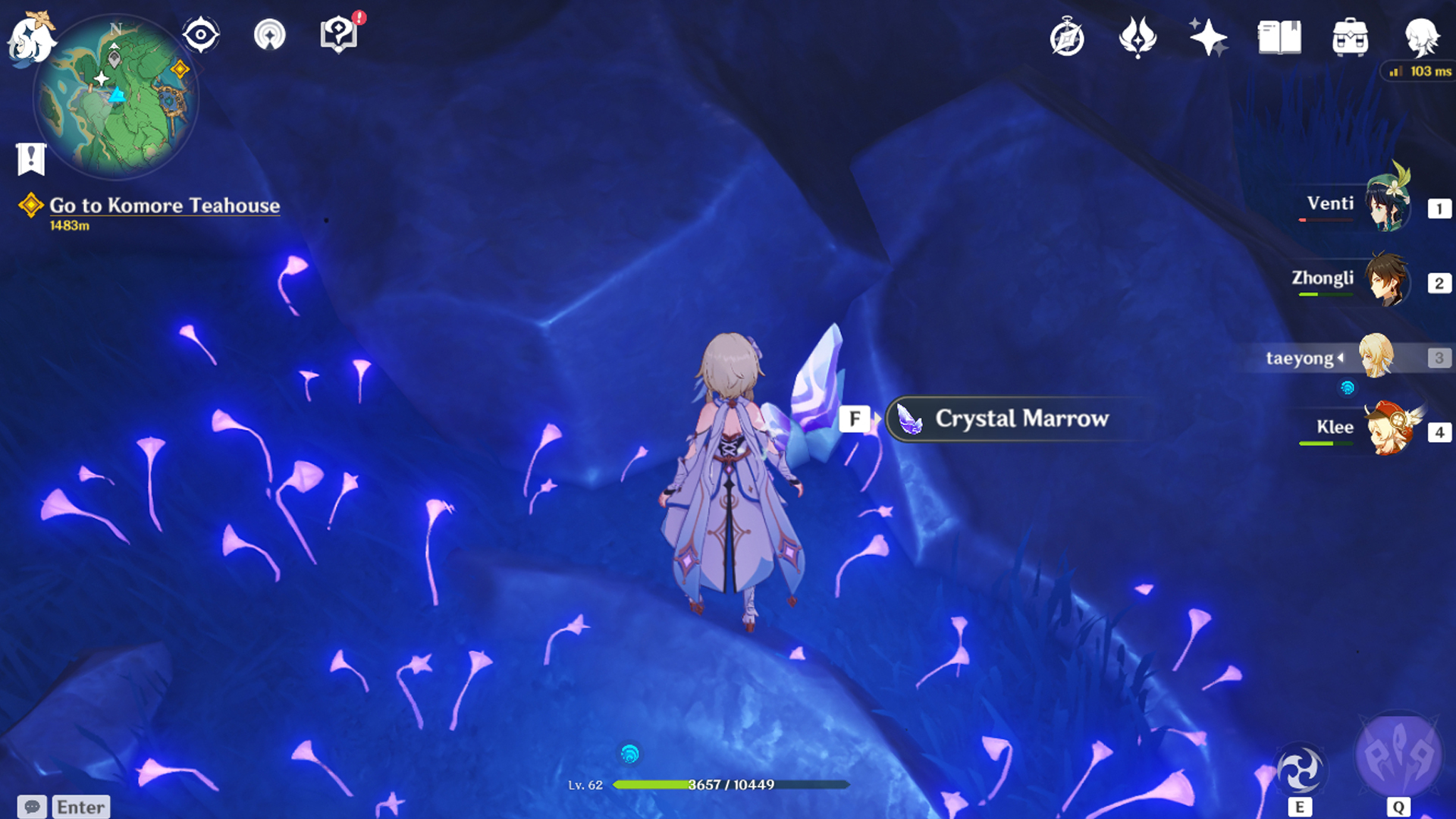1456x819 pixels.
Task: Open the battle pass icon
Action: tap(1137, 38)
